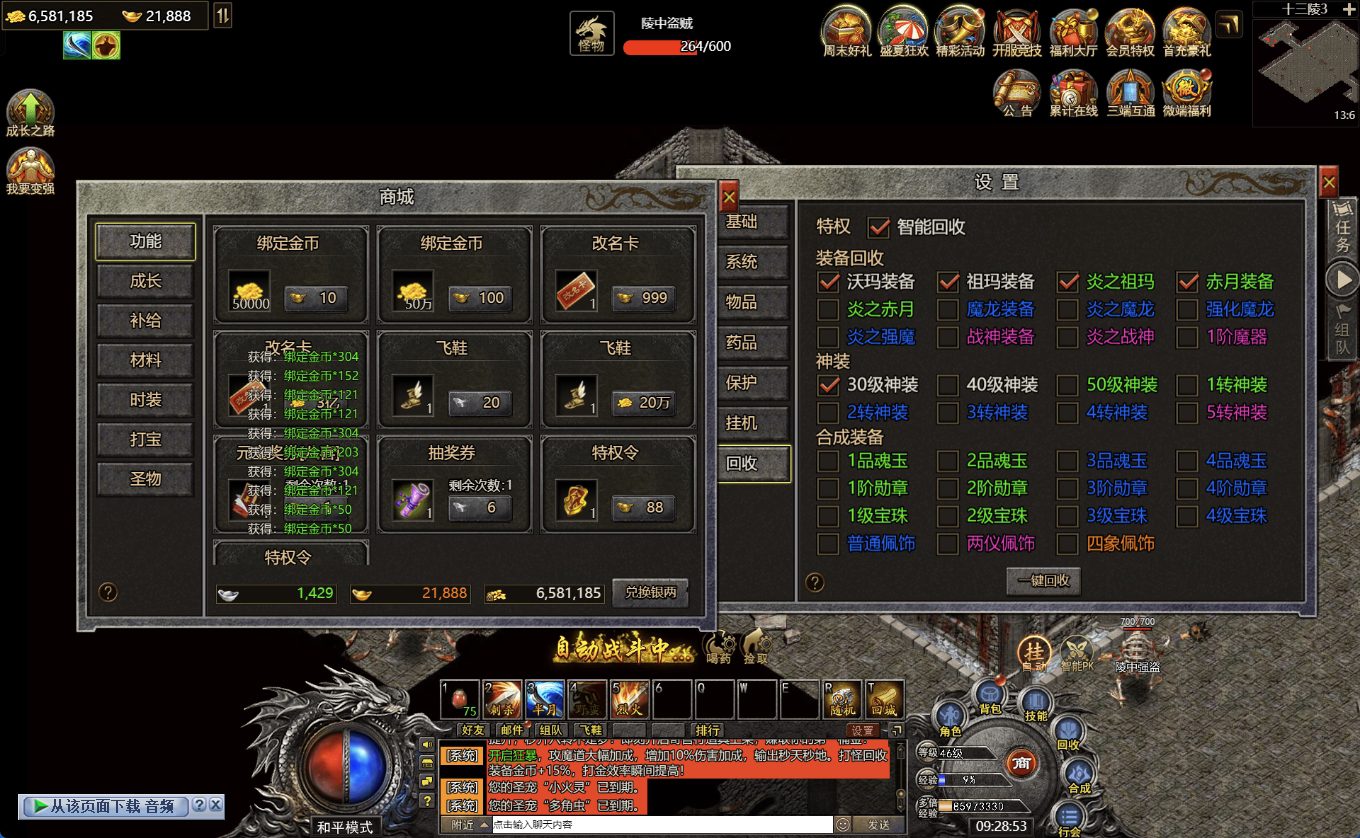Open the 挂机 settings tab
This screenshot has height=838, width=1360.
(x=741, y=423)
